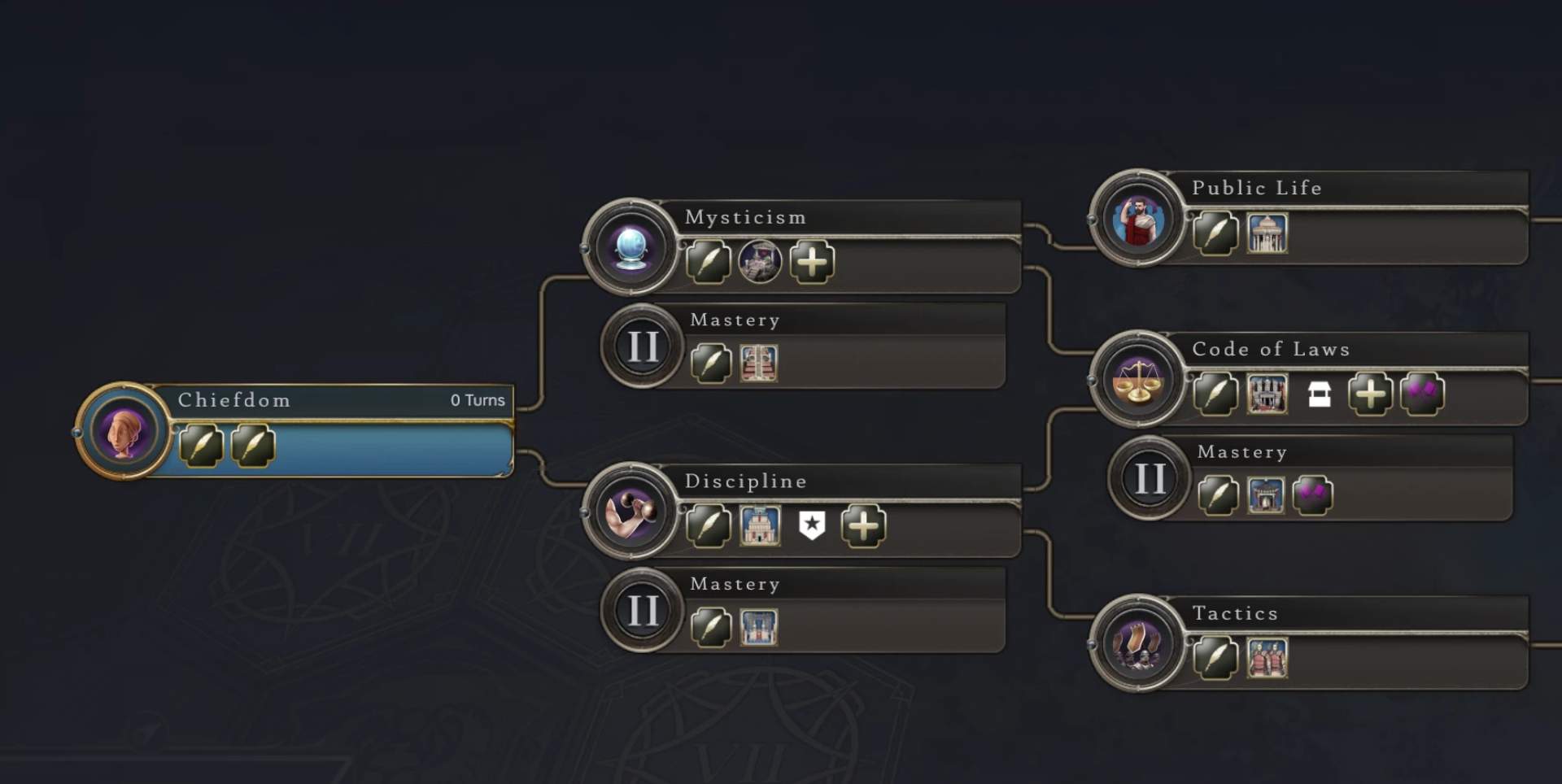Click the star shield icon under Discipline
The width and height of the screenshot is (1562, 784).
(x=812, y=525)
